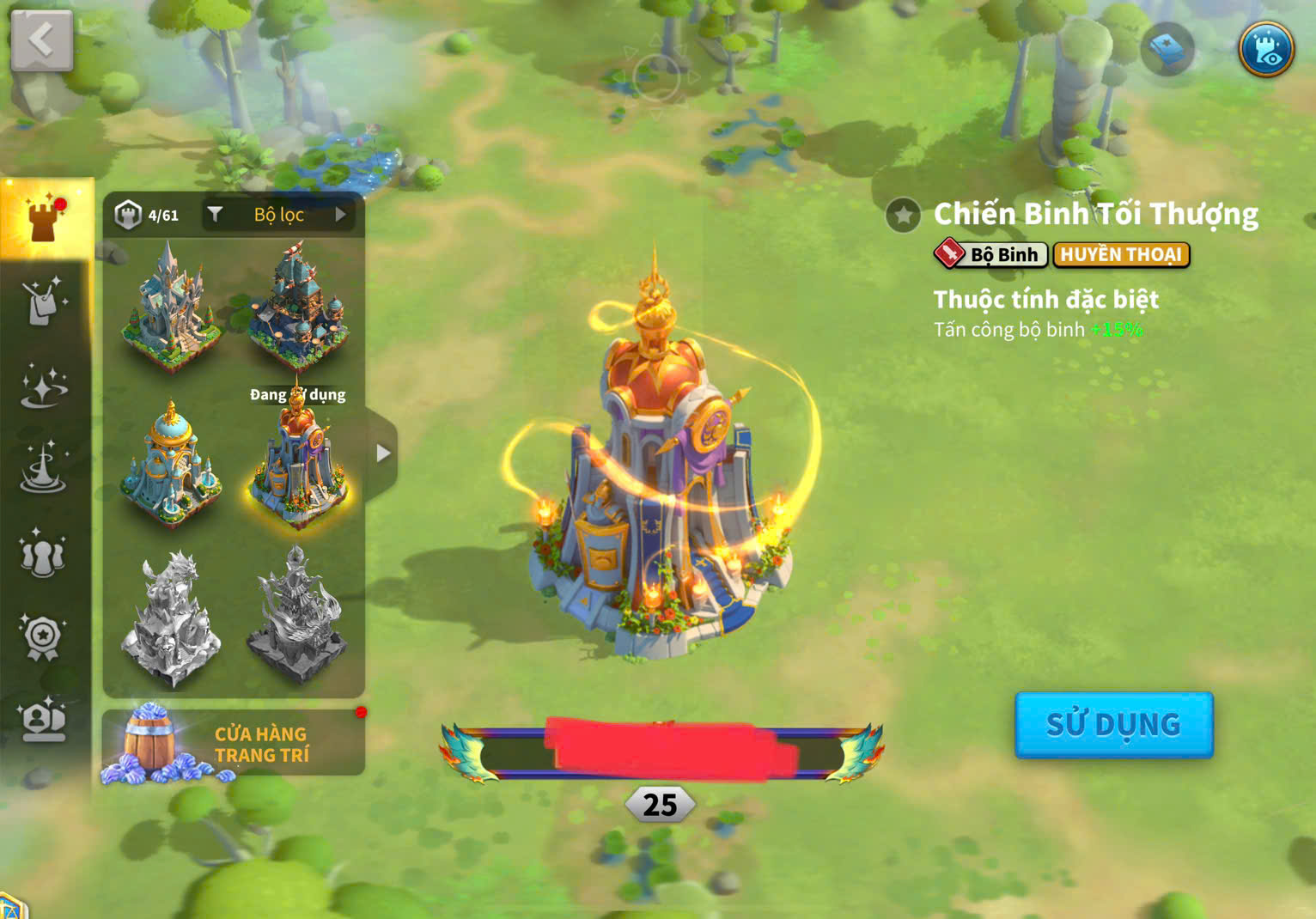
Task: Go back using the arrow button
Action: (41, 40)
